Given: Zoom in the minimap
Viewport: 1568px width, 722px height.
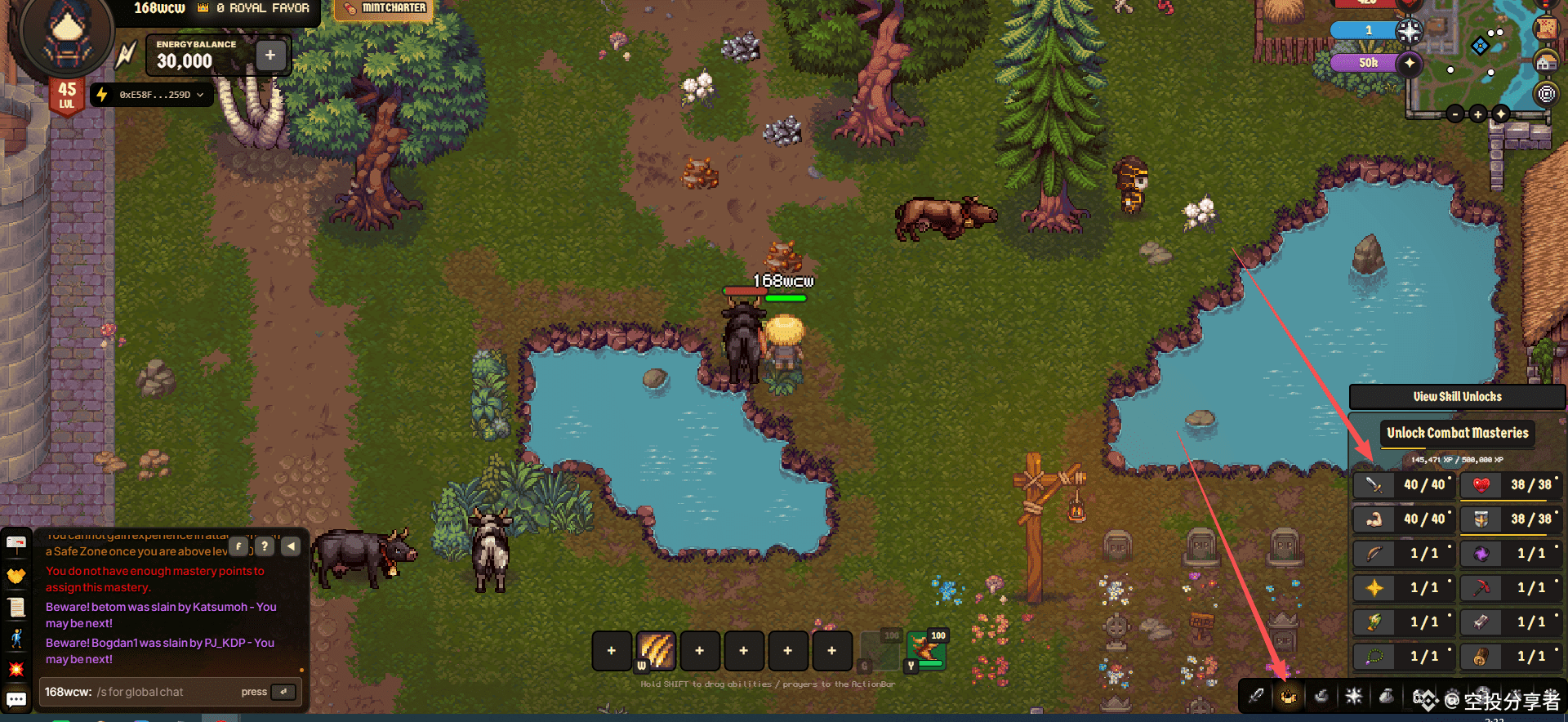Looking at the screenshot, I should coord(1477,114).
